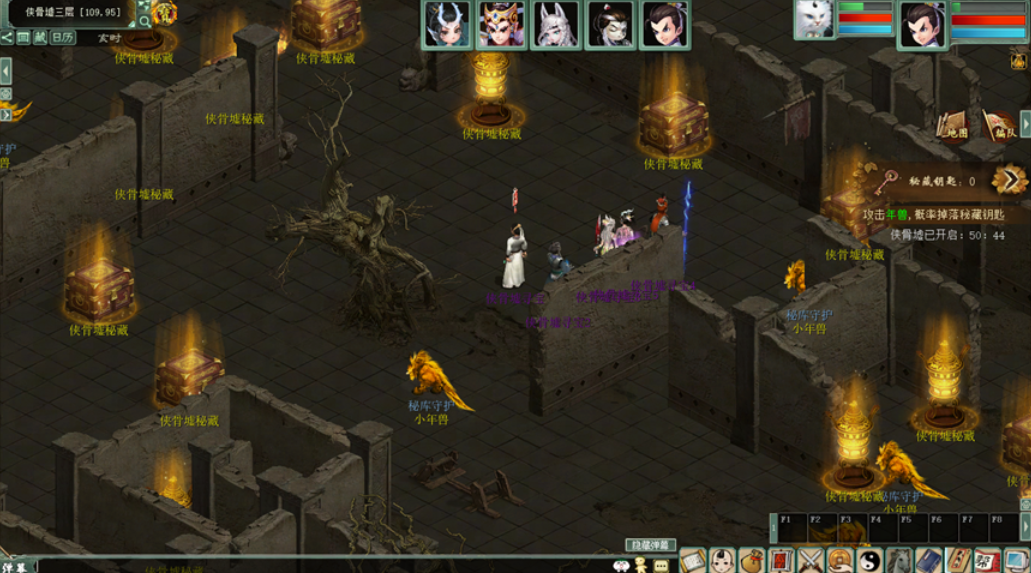Open the player character portrait
Viewport: 1031px width, 573px height.
point(922,25)
